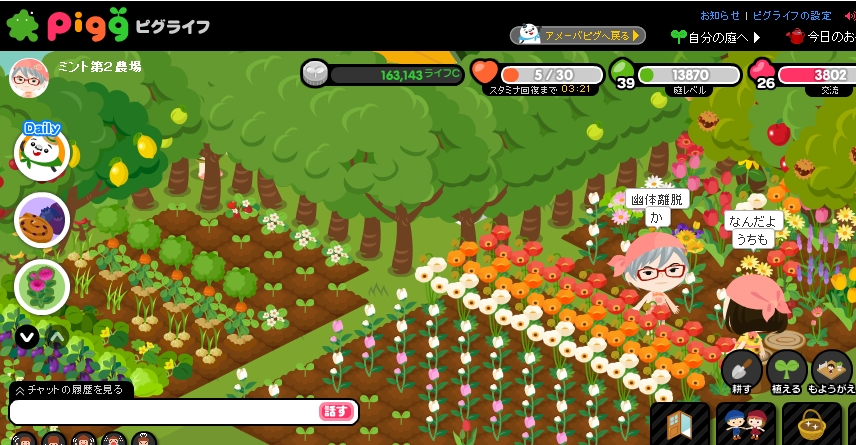Open the pink roses quest icon

42,286
